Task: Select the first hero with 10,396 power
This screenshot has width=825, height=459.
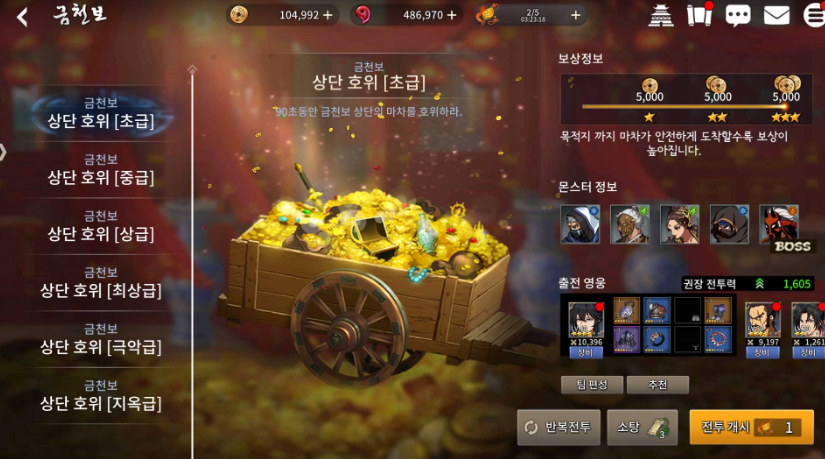Action: coord(586,322)
